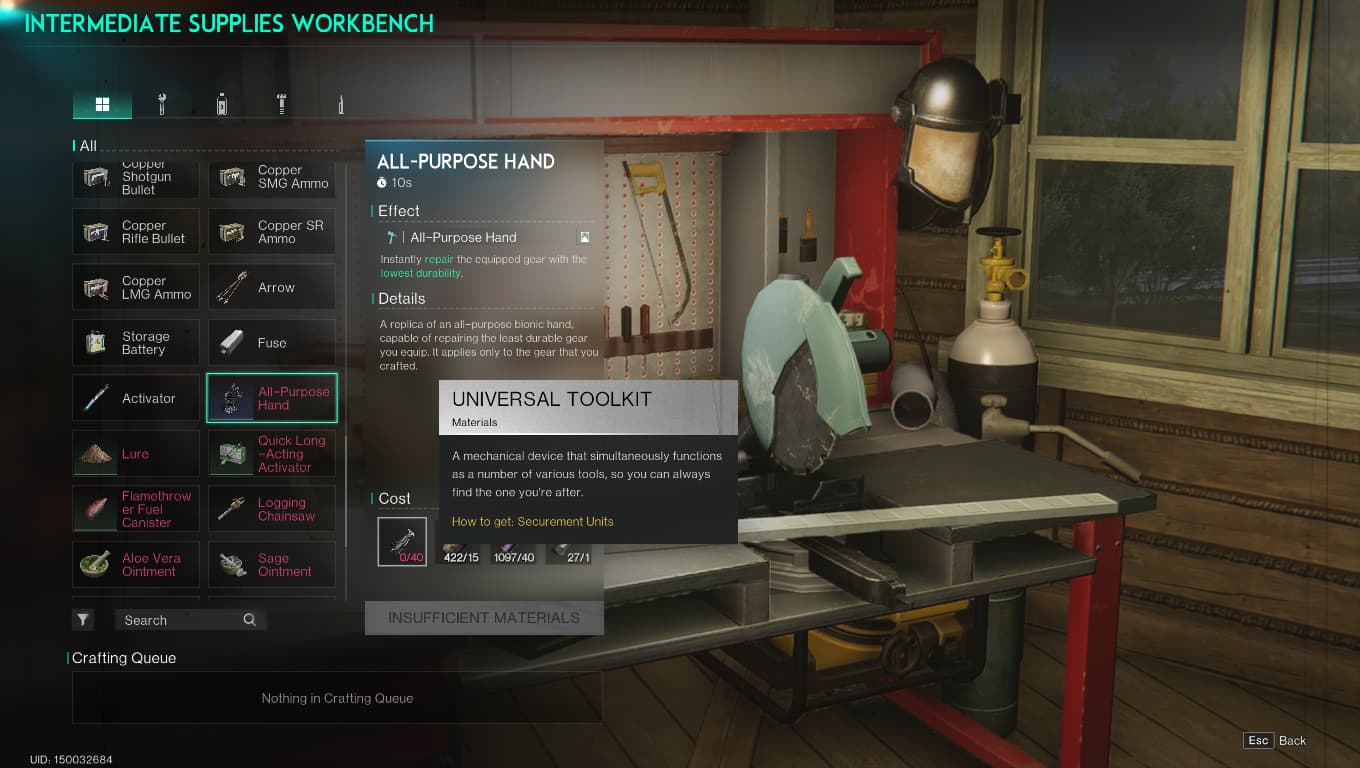Pick the Logging Chainsaw recipe
Screen dimensions: 1360x768
point(272,509)
